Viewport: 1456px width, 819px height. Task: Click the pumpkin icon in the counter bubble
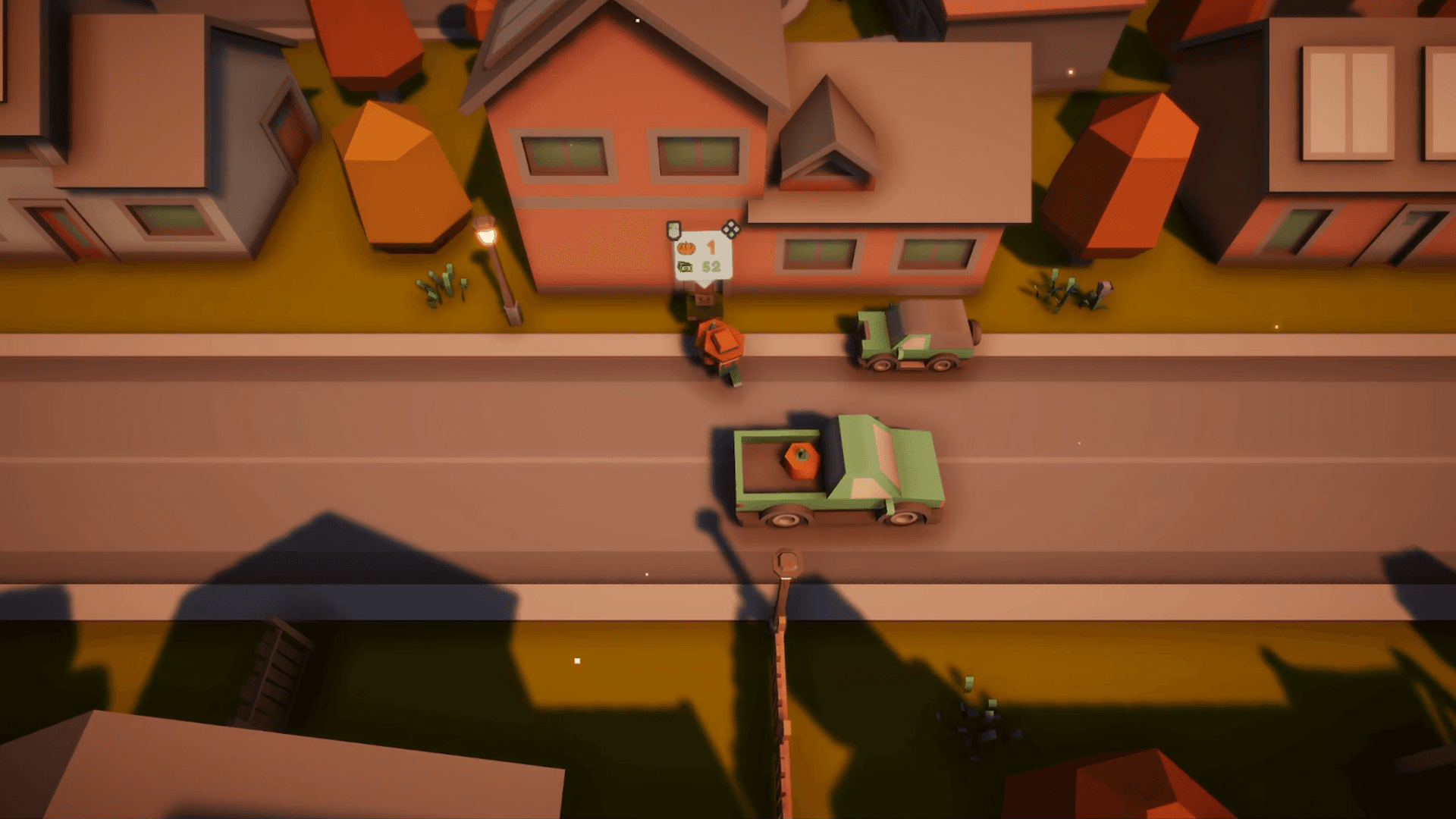click(686, 248)
